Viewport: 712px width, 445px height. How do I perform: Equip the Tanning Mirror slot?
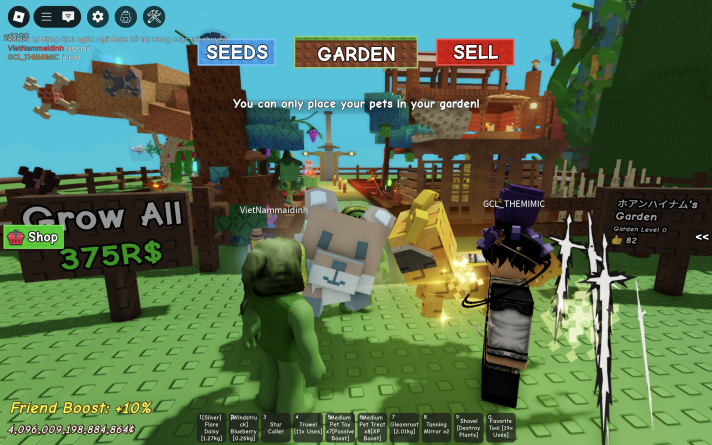[436, 427]
